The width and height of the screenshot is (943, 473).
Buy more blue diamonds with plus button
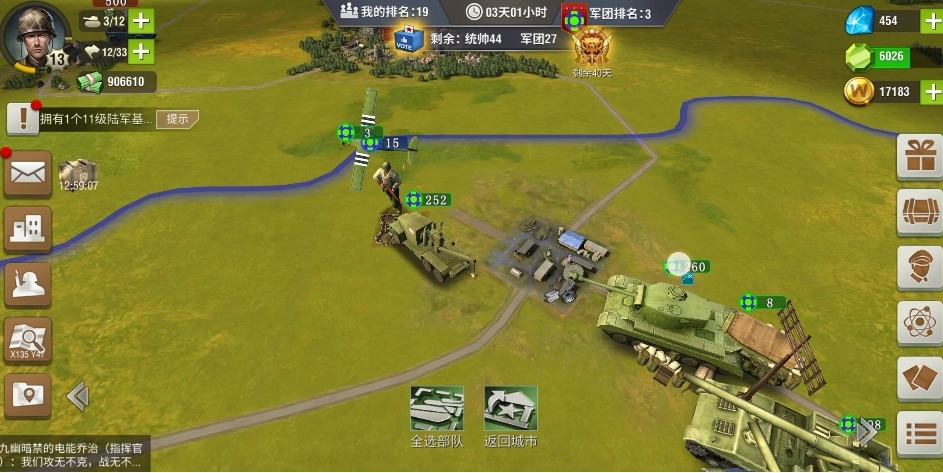click(930, 20)
